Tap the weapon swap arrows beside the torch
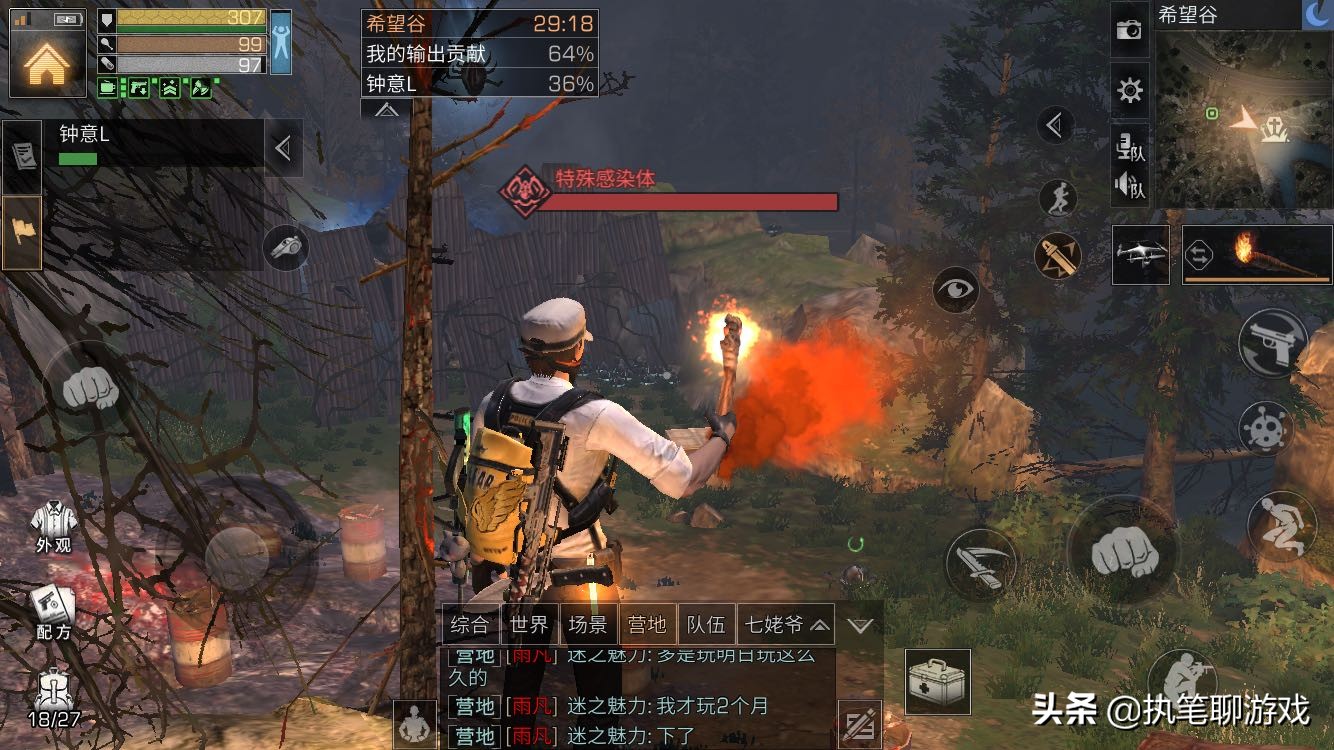 click(x=1199, y=256)
